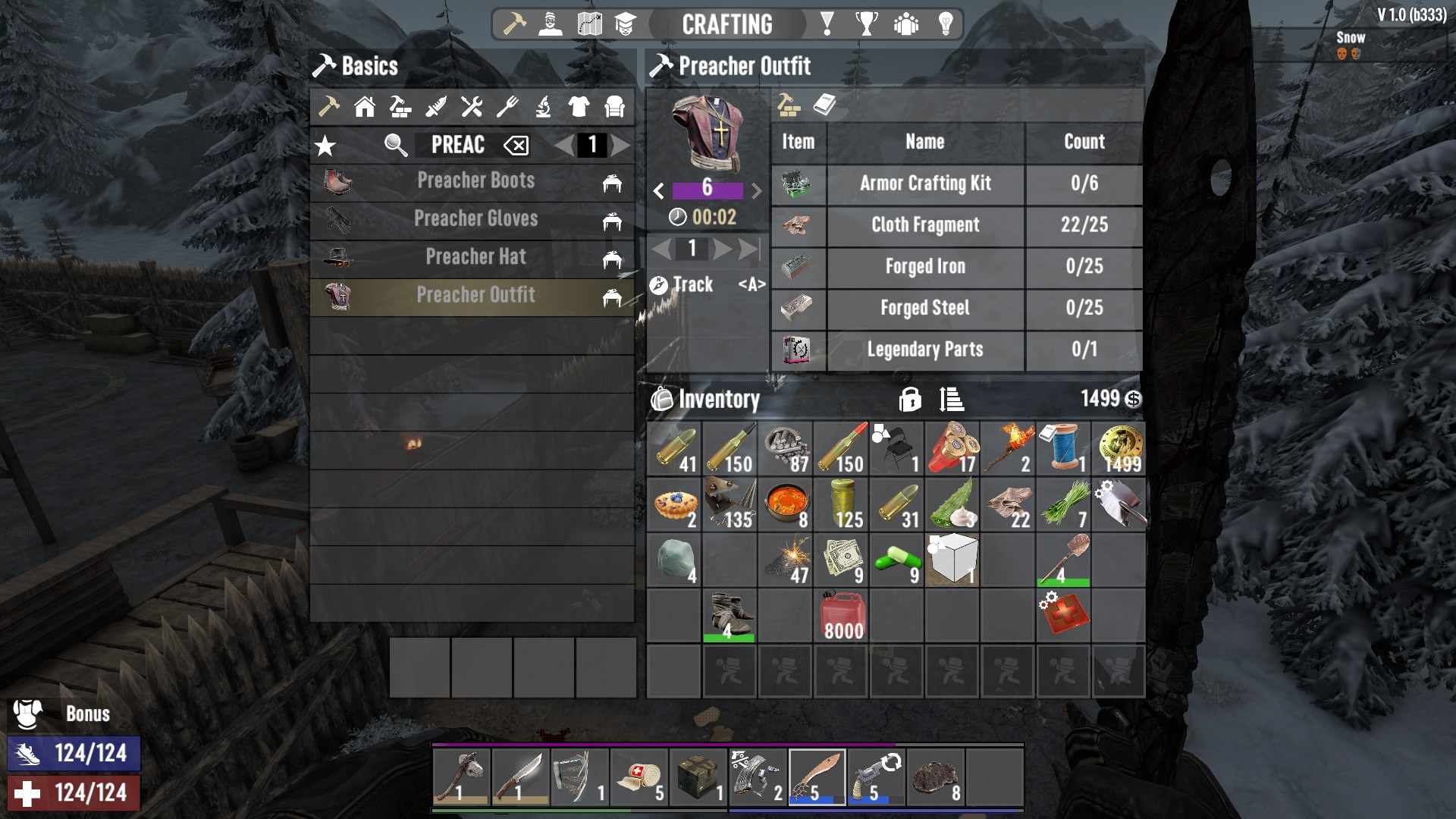
Task: Pick the Cloth Fragment stack of 22
Action: tap(1008, 505)
